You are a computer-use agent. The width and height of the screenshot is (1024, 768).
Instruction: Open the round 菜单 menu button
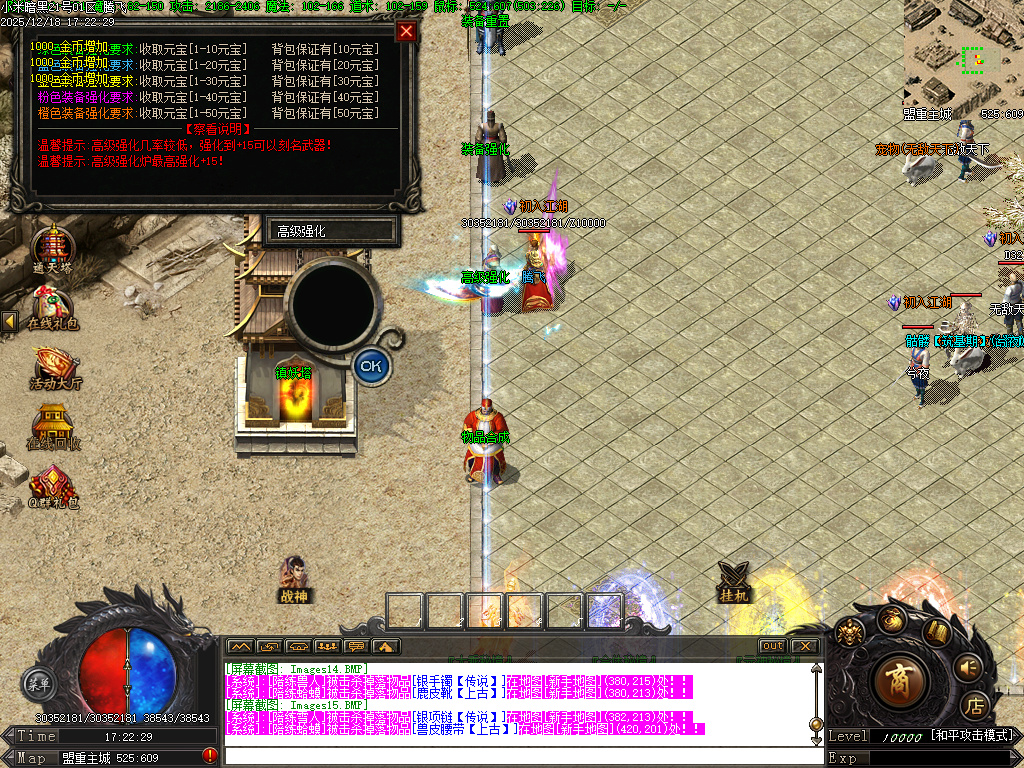[x=39, y=685]
